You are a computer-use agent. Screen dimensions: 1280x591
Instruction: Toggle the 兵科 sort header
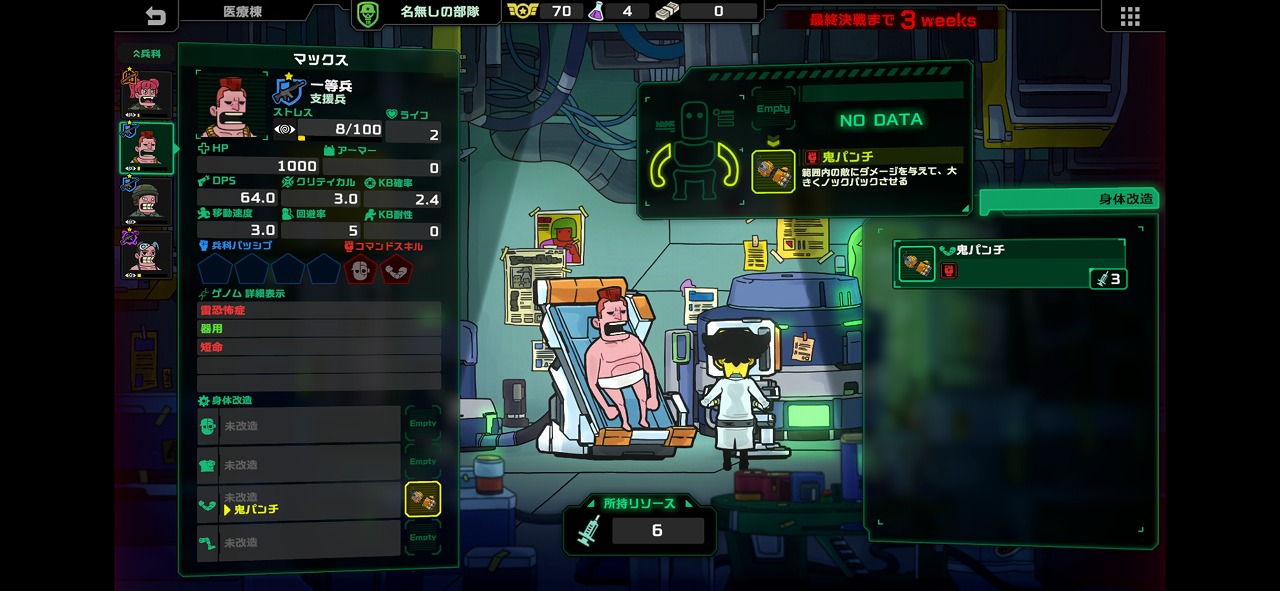(x=146, y=53)
